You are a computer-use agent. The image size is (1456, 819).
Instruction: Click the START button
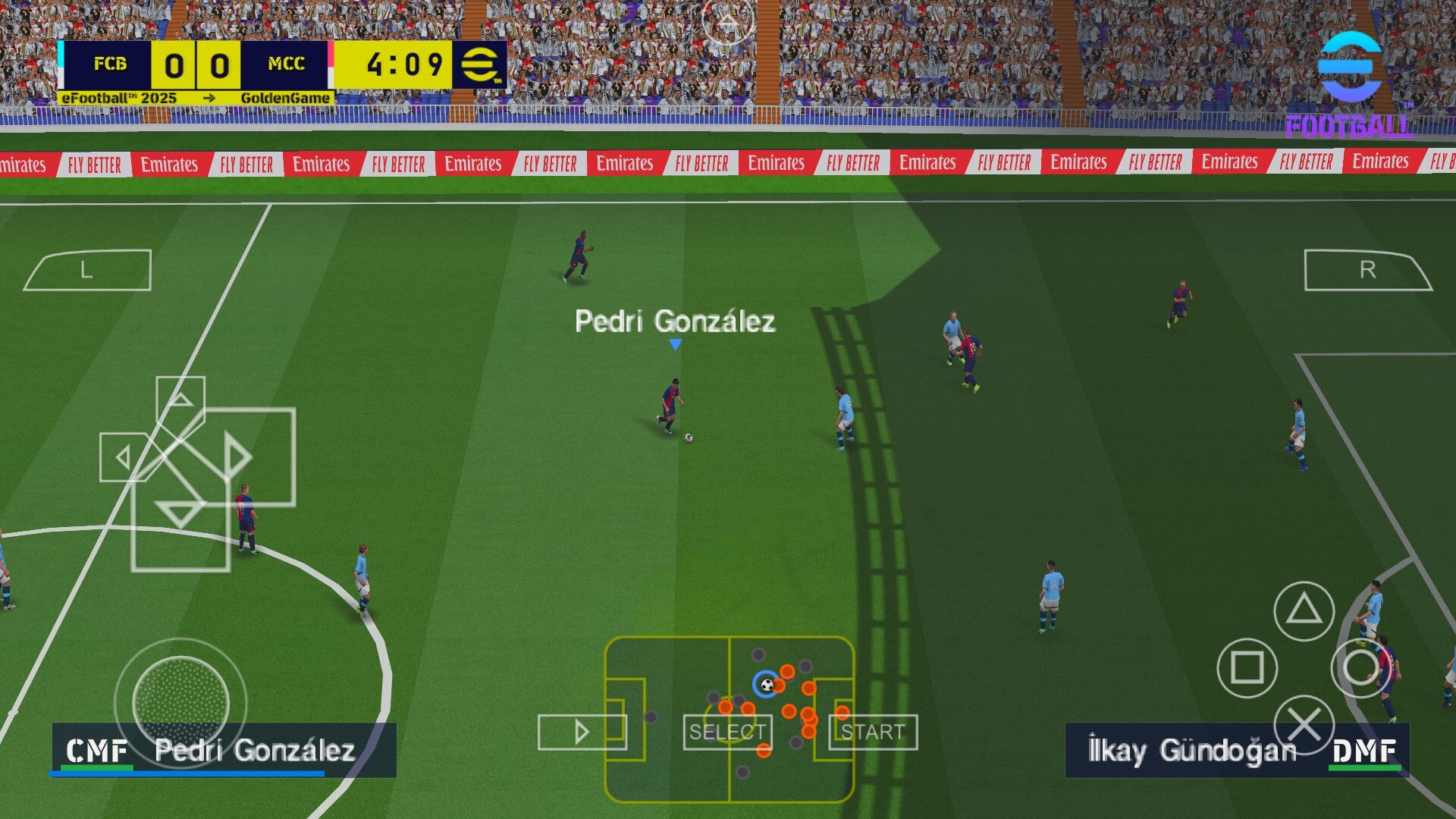(873, 733)
